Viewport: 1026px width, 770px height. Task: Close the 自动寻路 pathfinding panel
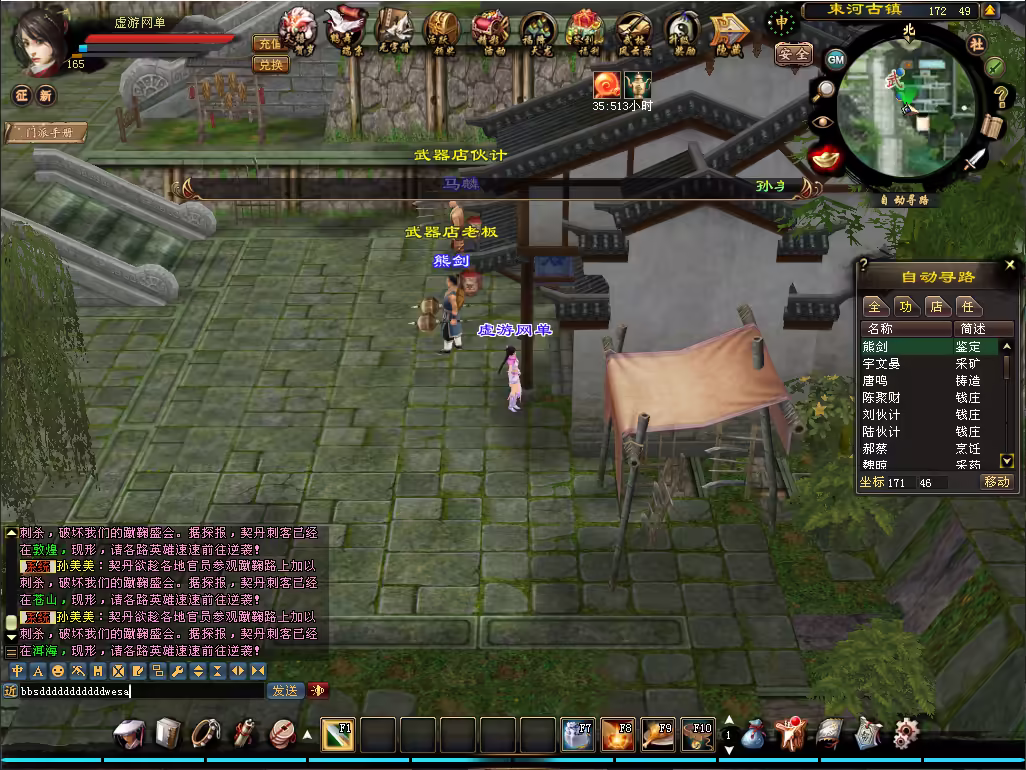pos(1009,265)
